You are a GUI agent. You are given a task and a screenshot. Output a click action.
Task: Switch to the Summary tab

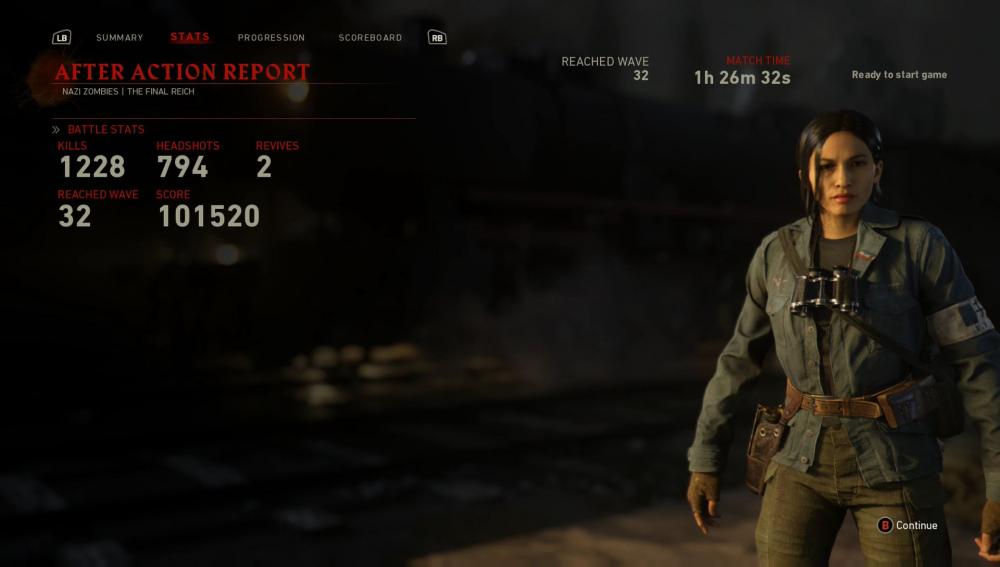(119, 38)
